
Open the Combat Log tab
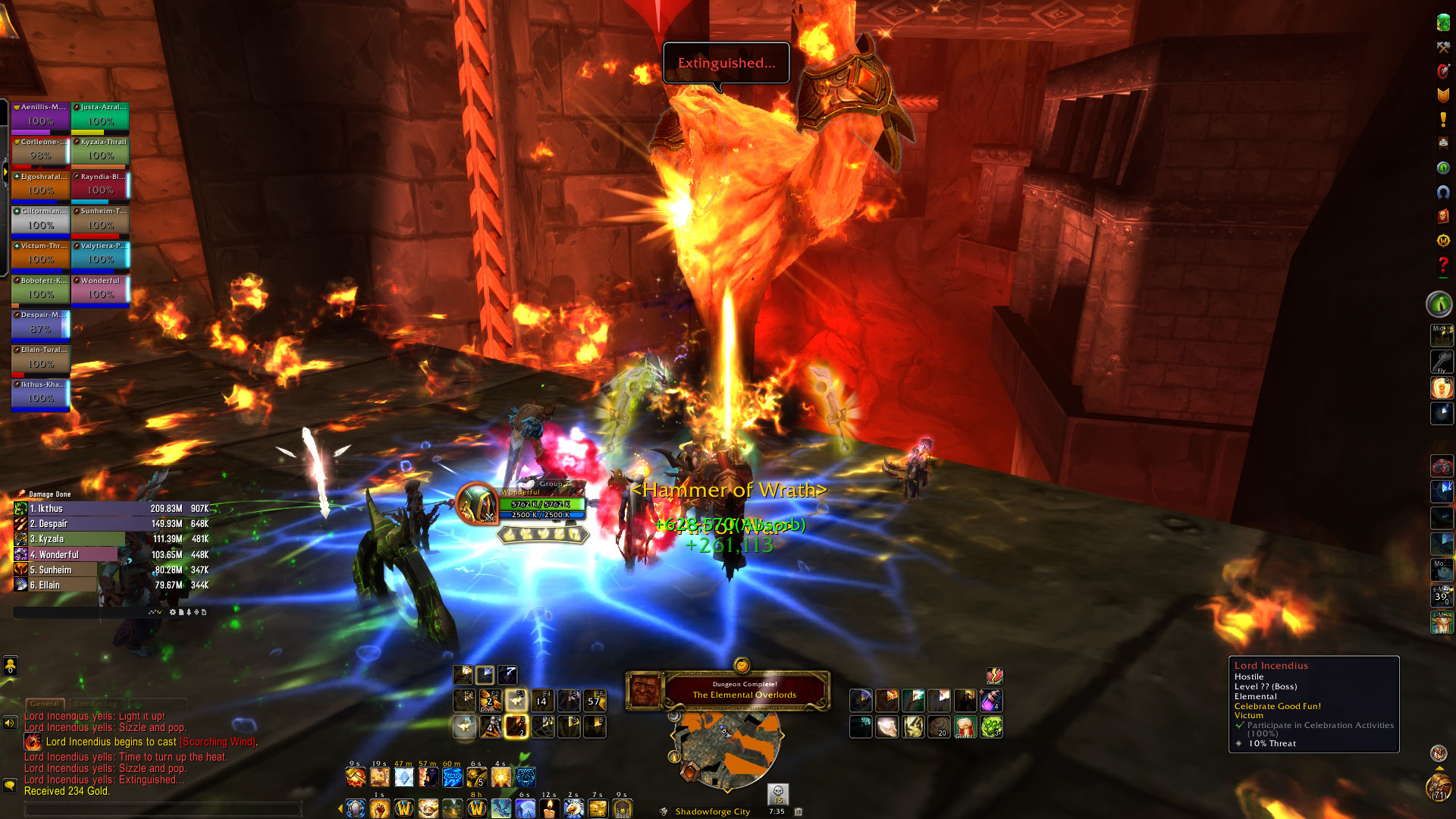coord(96,704)
